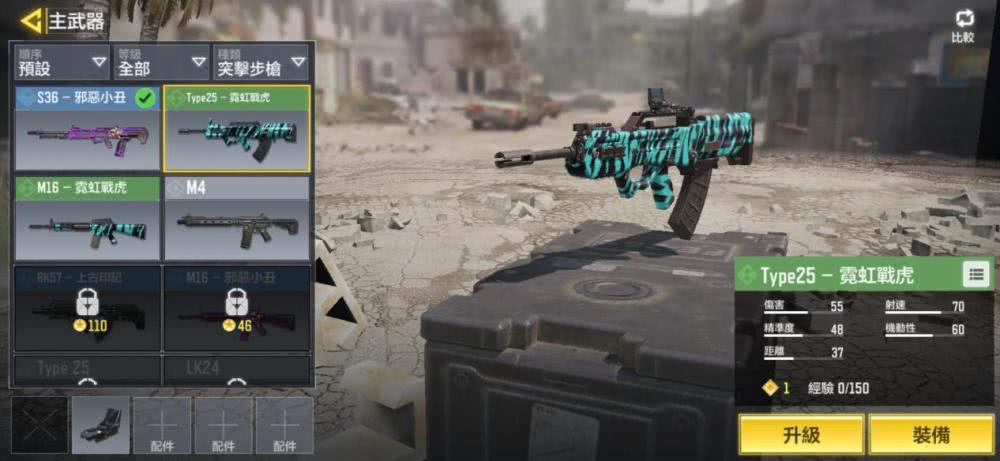Select the S36 邪惡小丑 weapon card
Screen dimensions: 1000x461
pos(86,129)
